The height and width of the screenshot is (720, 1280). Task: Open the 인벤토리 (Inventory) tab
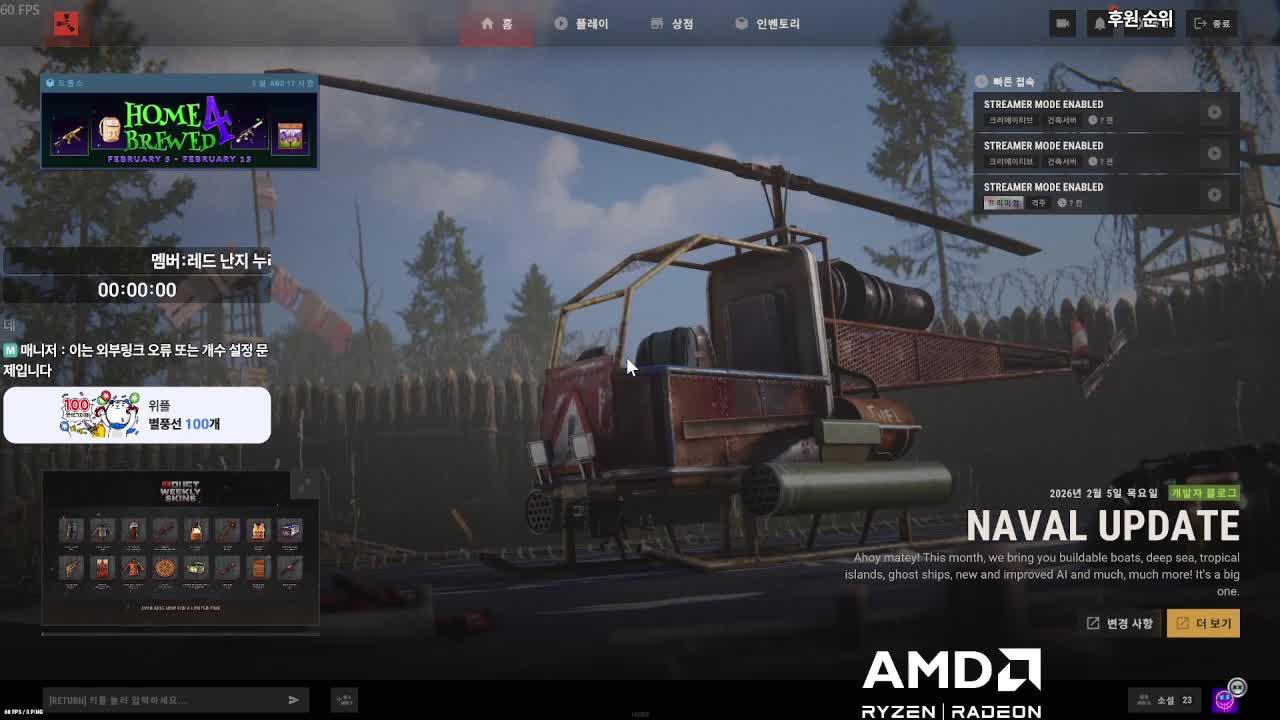767,24
